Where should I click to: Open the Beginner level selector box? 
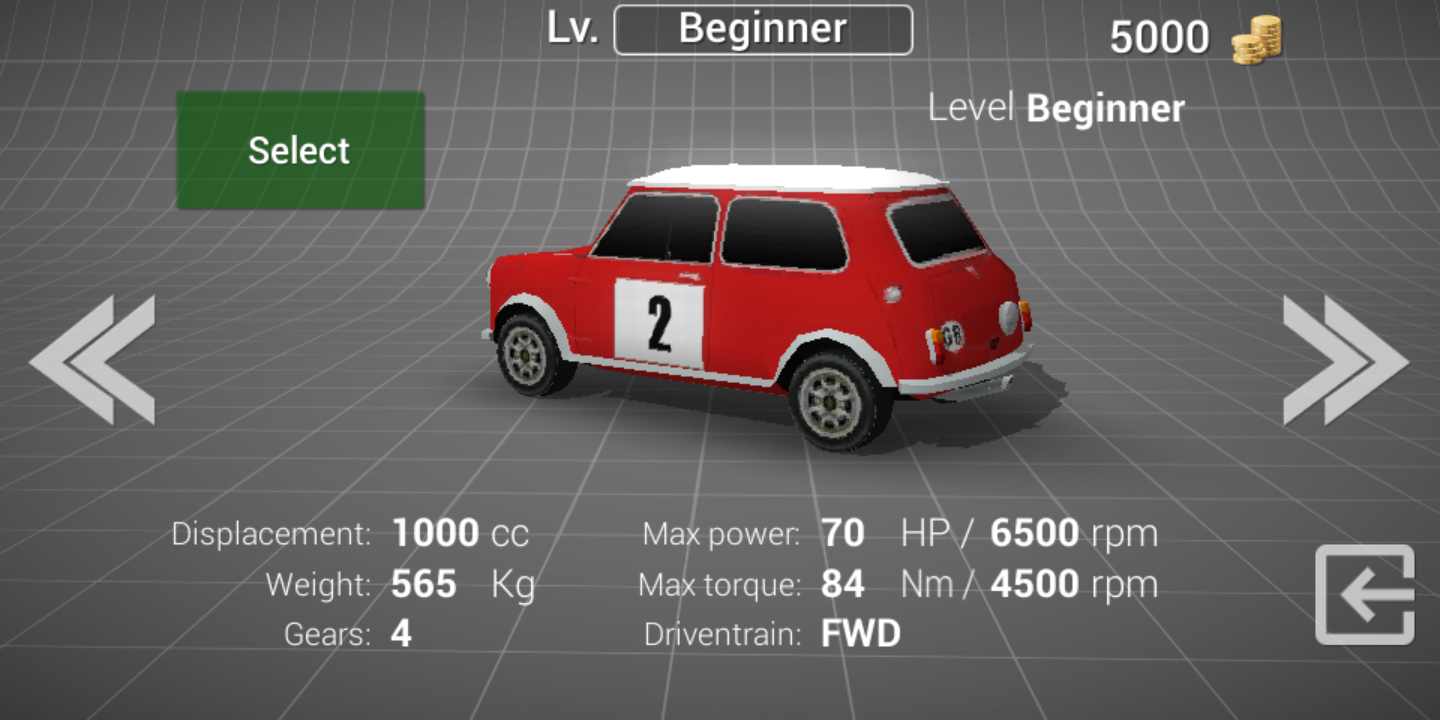[x=763, y=28]
